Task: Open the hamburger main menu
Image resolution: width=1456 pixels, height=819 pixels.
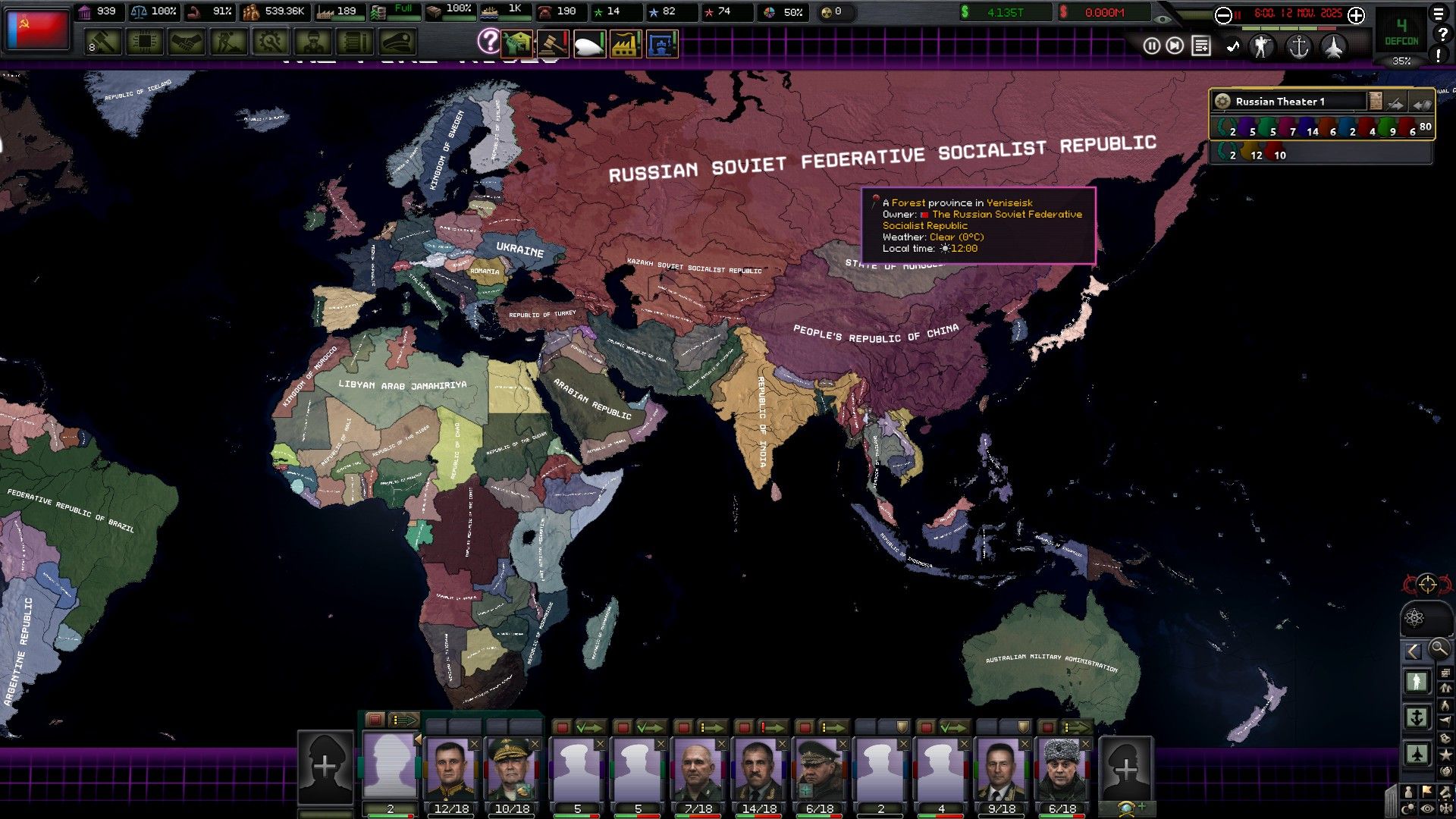Action: coord(1439,14)
